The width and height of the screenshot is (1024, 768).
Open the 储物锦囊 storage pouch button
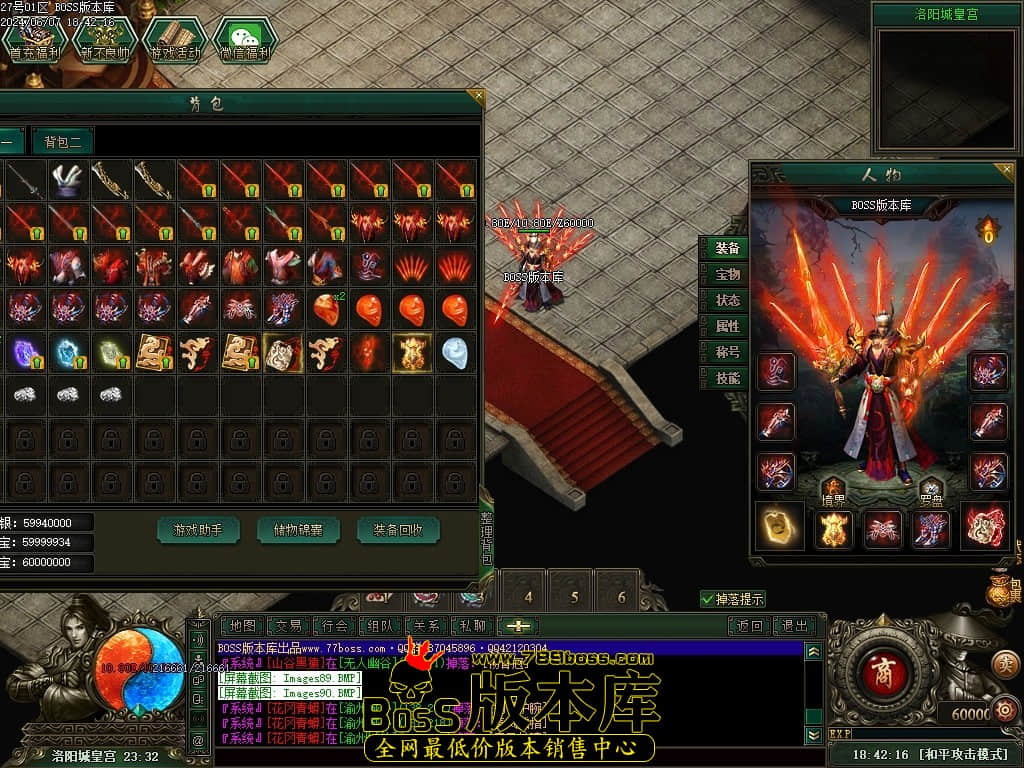298,530
